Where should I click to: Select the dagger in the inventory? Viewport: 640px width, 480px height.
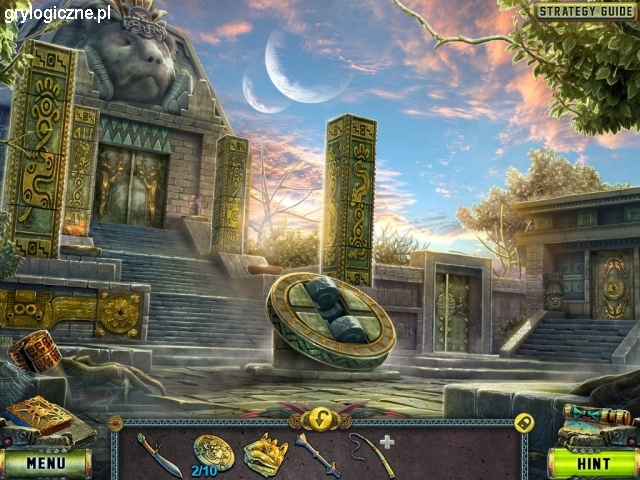click(x=158, y=454)
